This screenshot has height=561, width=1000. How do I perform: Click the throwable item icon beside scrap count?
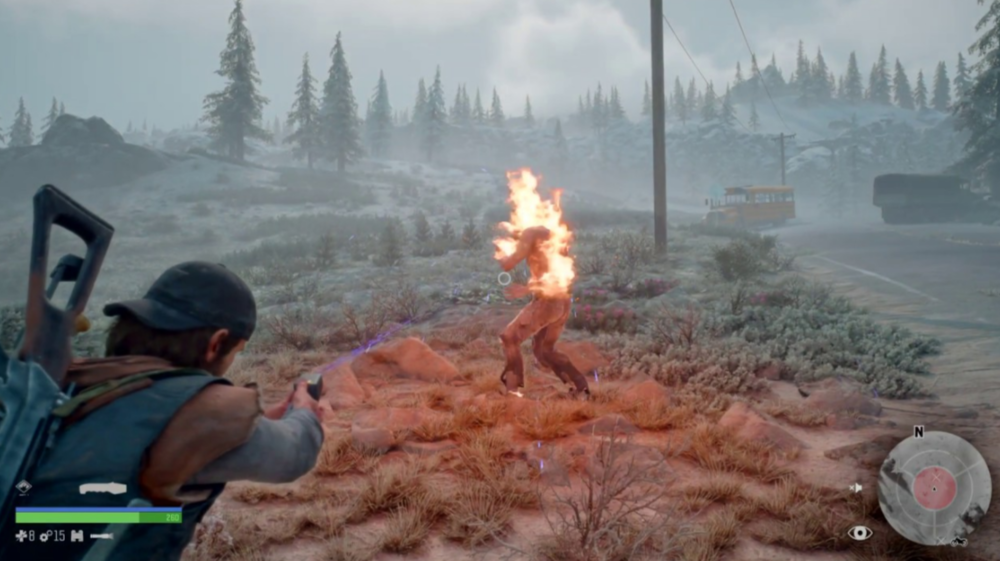pyautogui.click(x=76, y=536)
